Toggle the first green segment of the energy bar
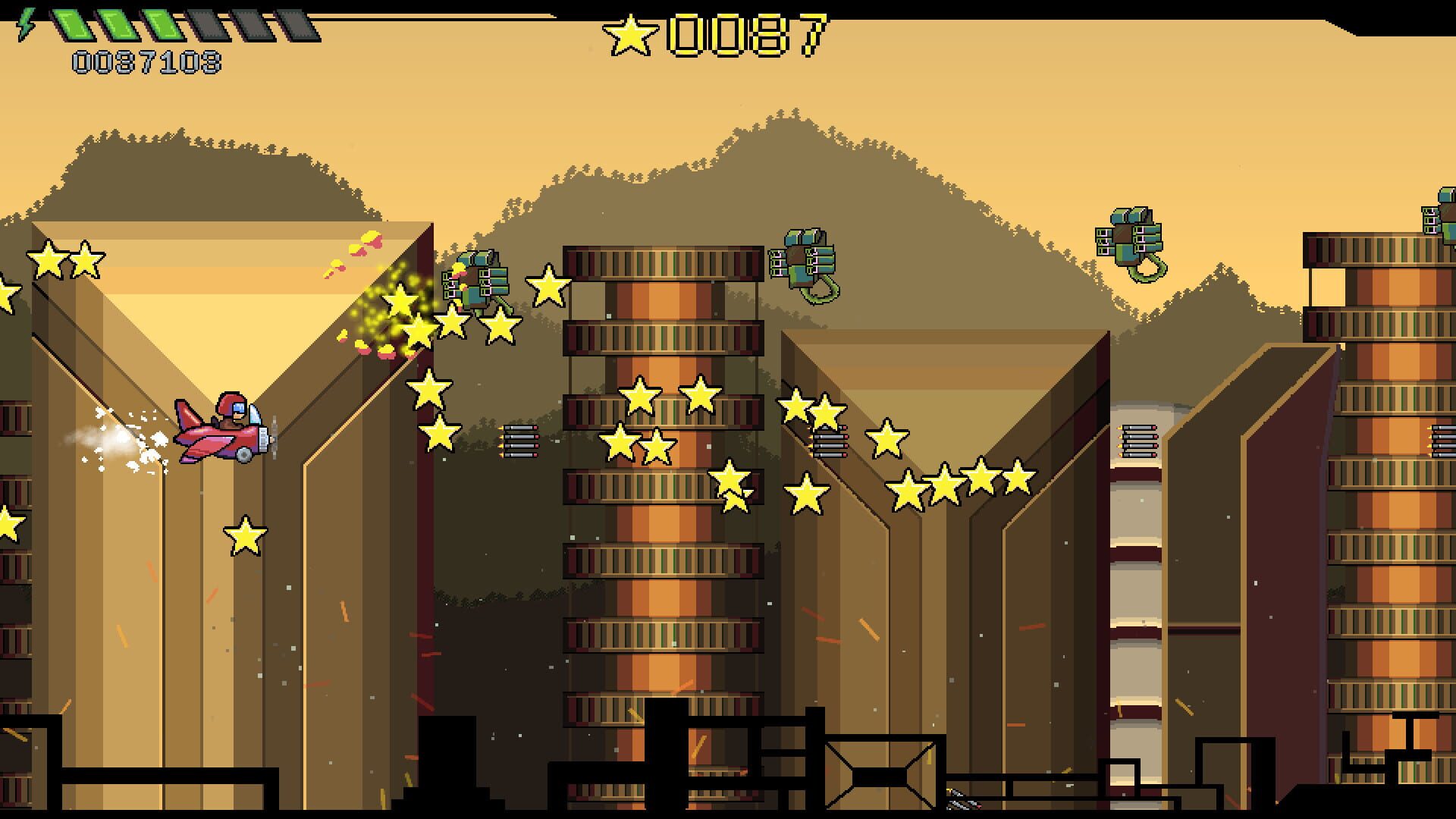Screen dimensions: 1456x819 [72, 21]
